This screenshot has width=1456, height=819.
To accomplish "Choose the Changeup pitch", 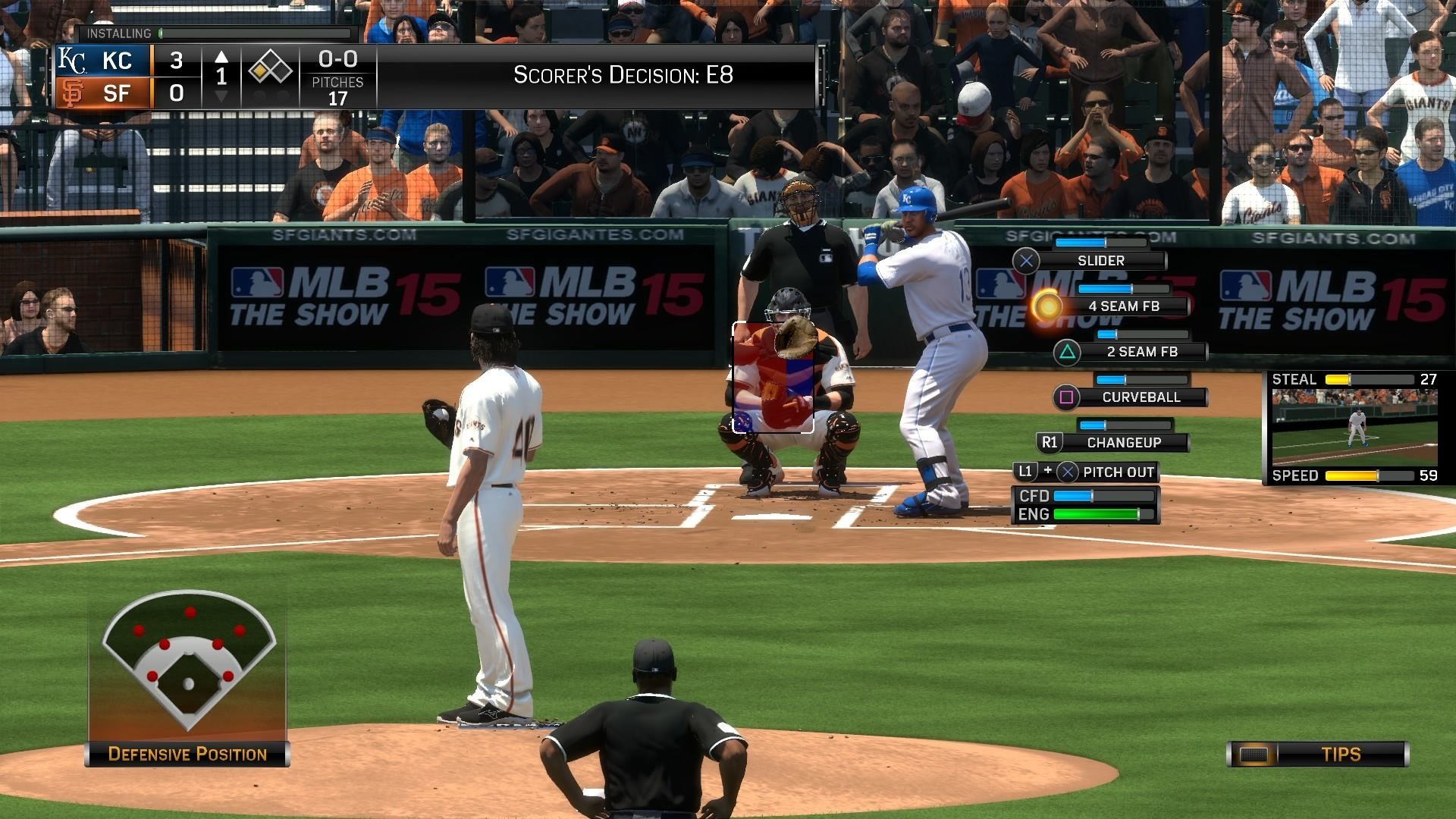I will pos(1123,443).
